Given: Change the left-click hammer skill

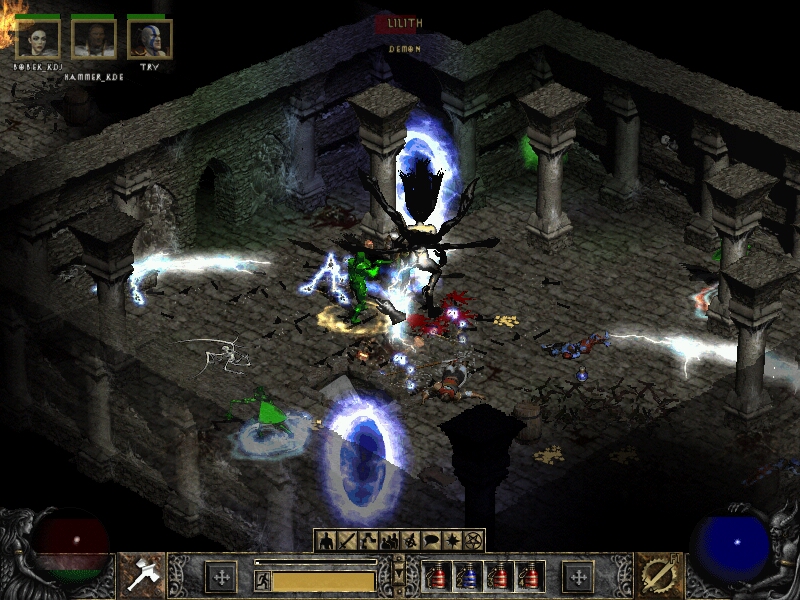Looking at the screenshot, I should (x=141, y=574).
